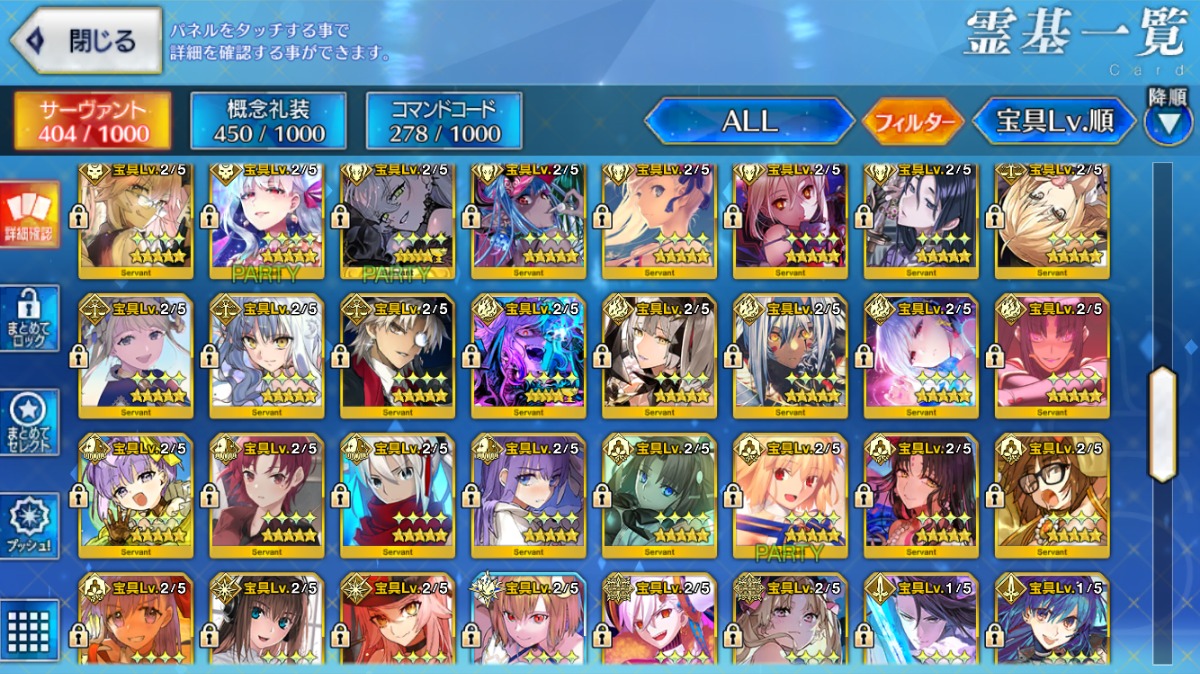
Task: Show the コマンドコード tab
Action: click(x=444, y=122)
